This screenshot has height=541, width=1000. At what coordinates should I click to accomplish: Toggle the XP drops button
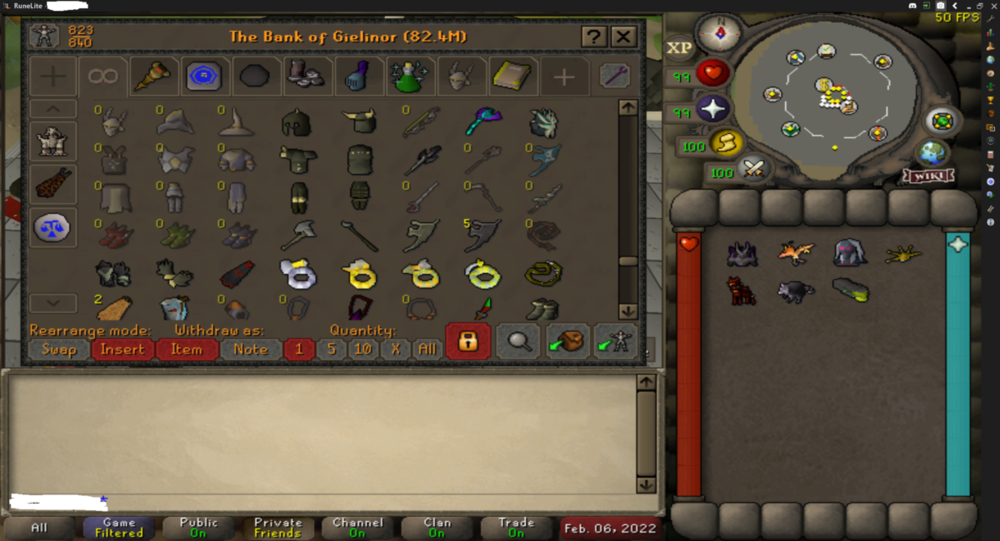[680, 48]
